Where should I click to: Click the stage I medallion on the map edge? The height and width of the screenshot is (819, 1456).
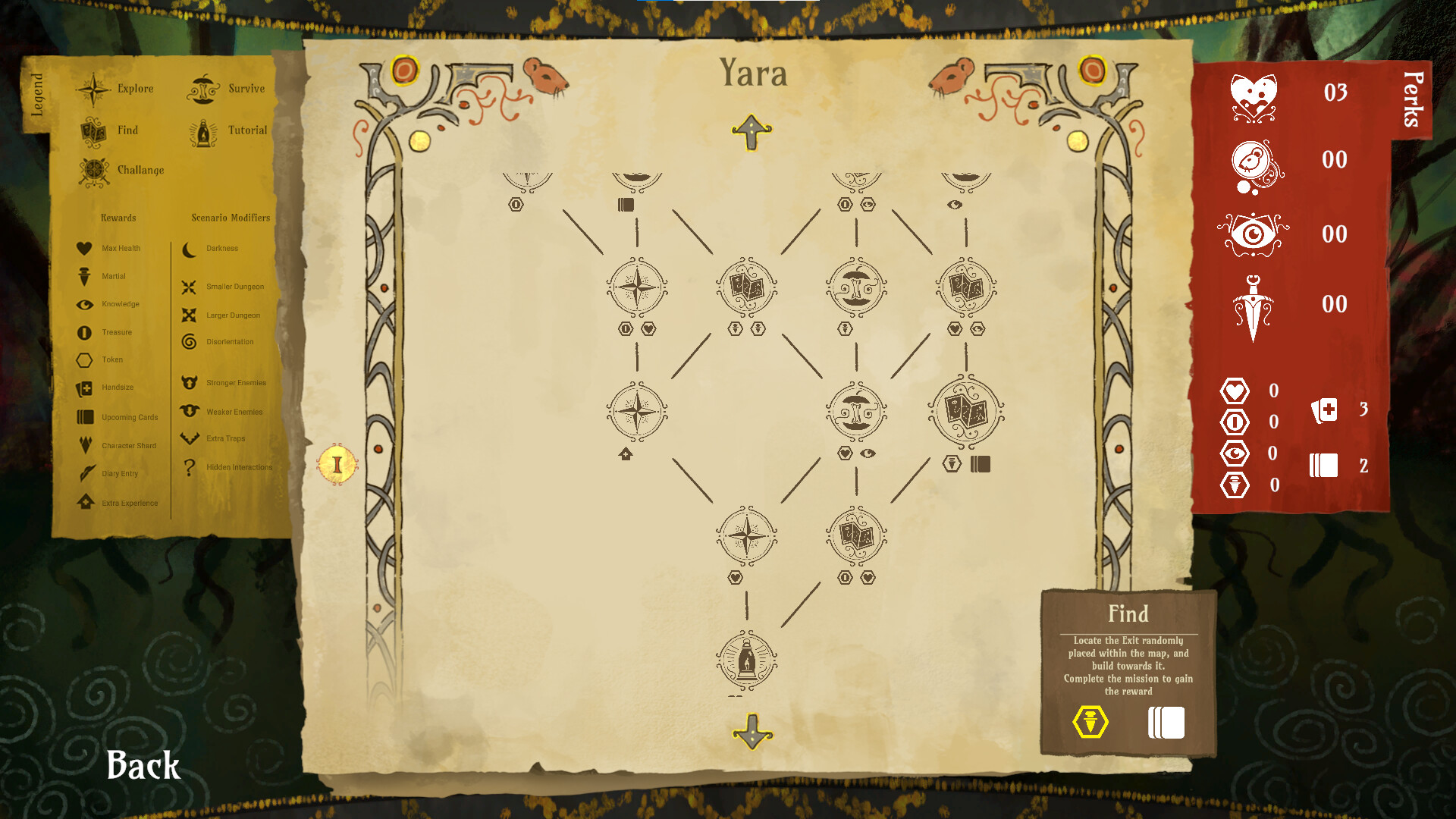(x=336, y=464)
